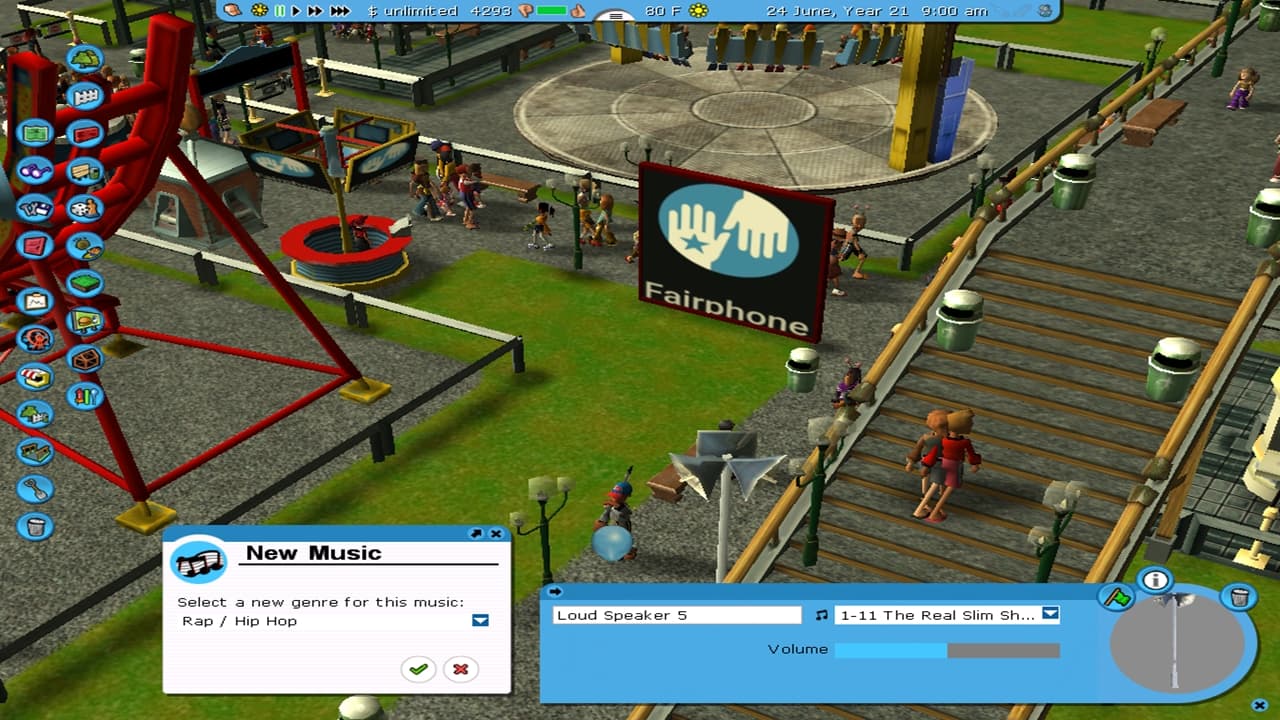
Task: Open the speaker info button
Action: [x=1156, y=580]
